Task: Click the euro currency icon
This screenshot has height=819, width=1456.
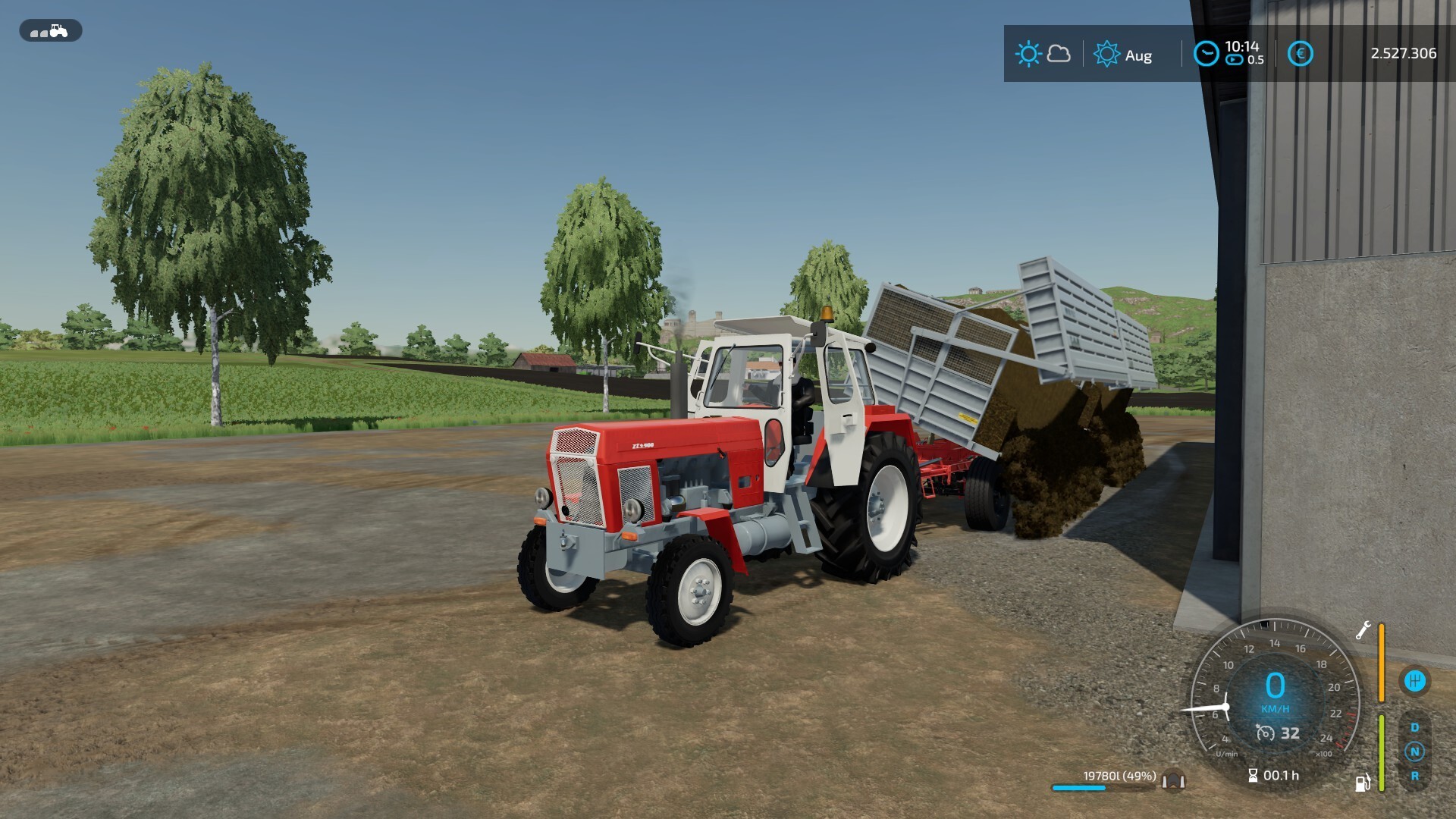Action: pos(1300,54)
